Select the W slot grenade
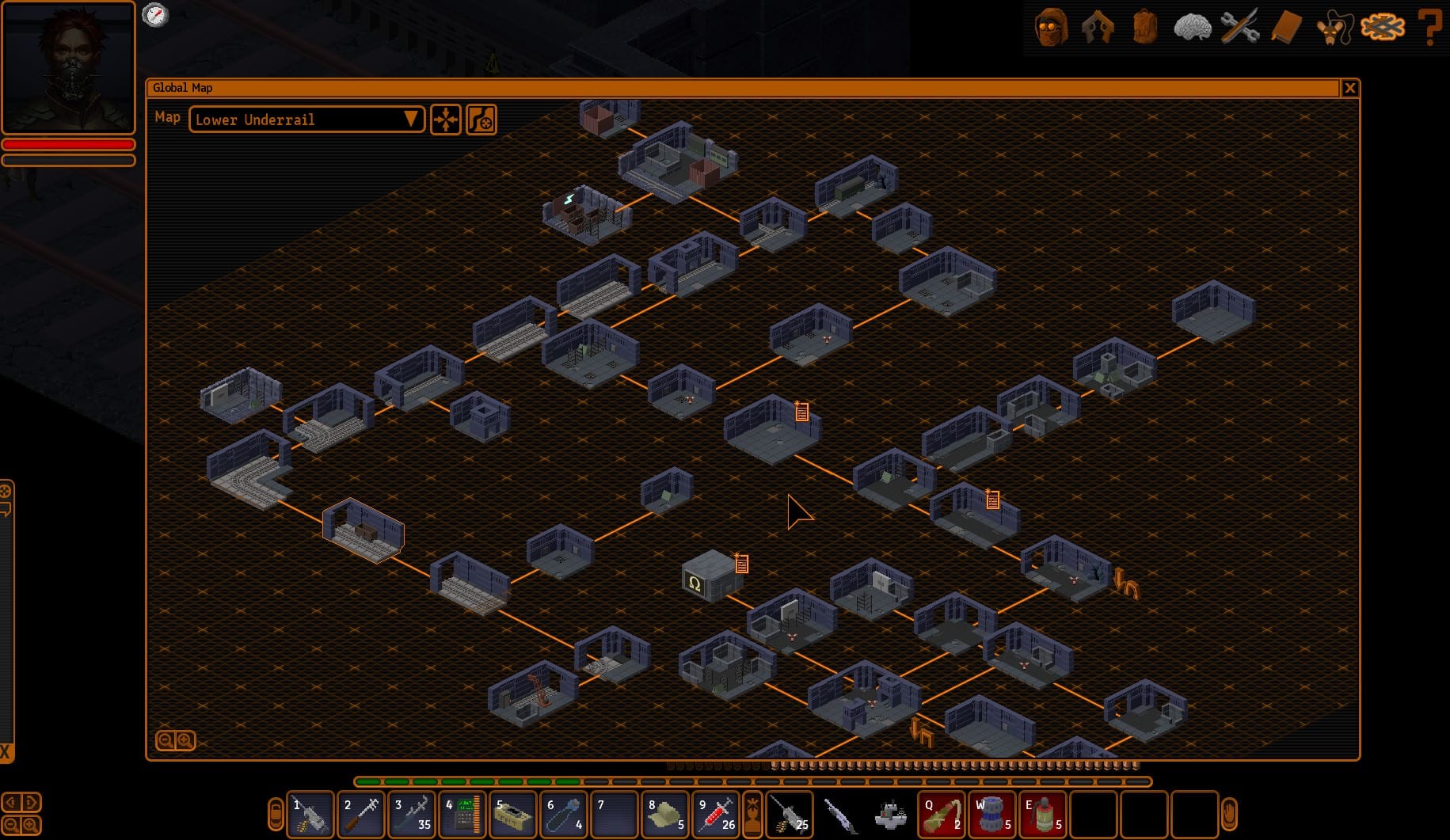Image resolution: width=1450 pixels, height=840 pixels. pos(991,814)
